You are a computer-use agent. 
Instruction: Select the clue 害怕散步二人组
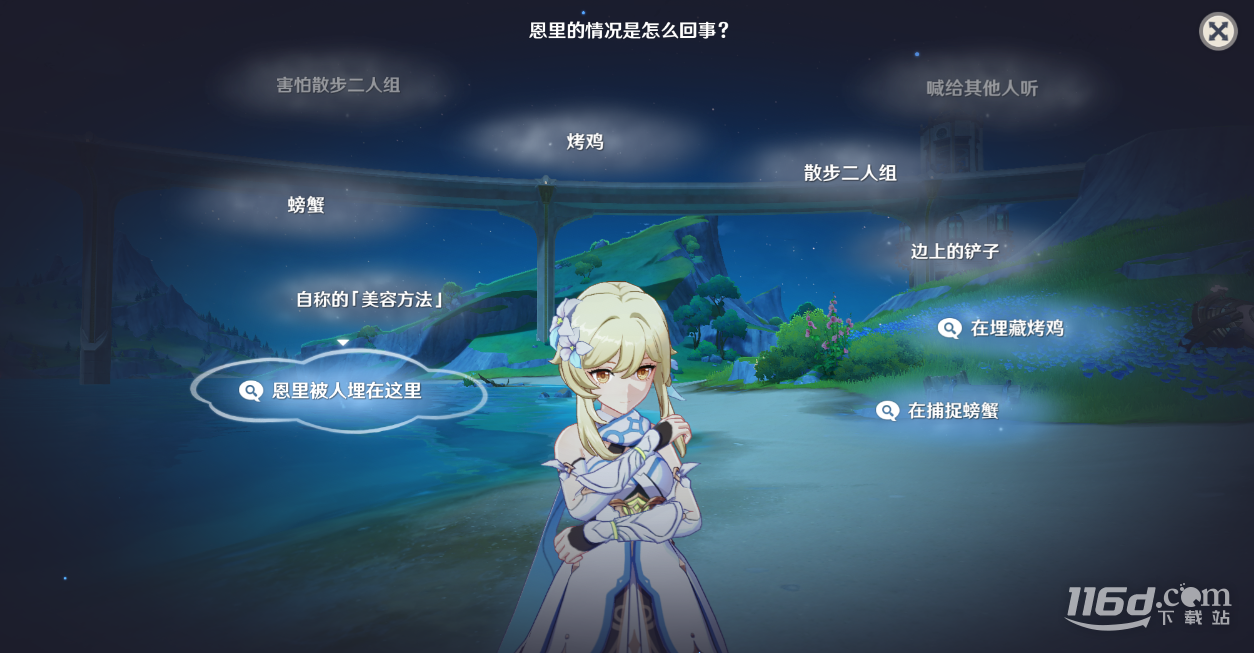[338, 85]
